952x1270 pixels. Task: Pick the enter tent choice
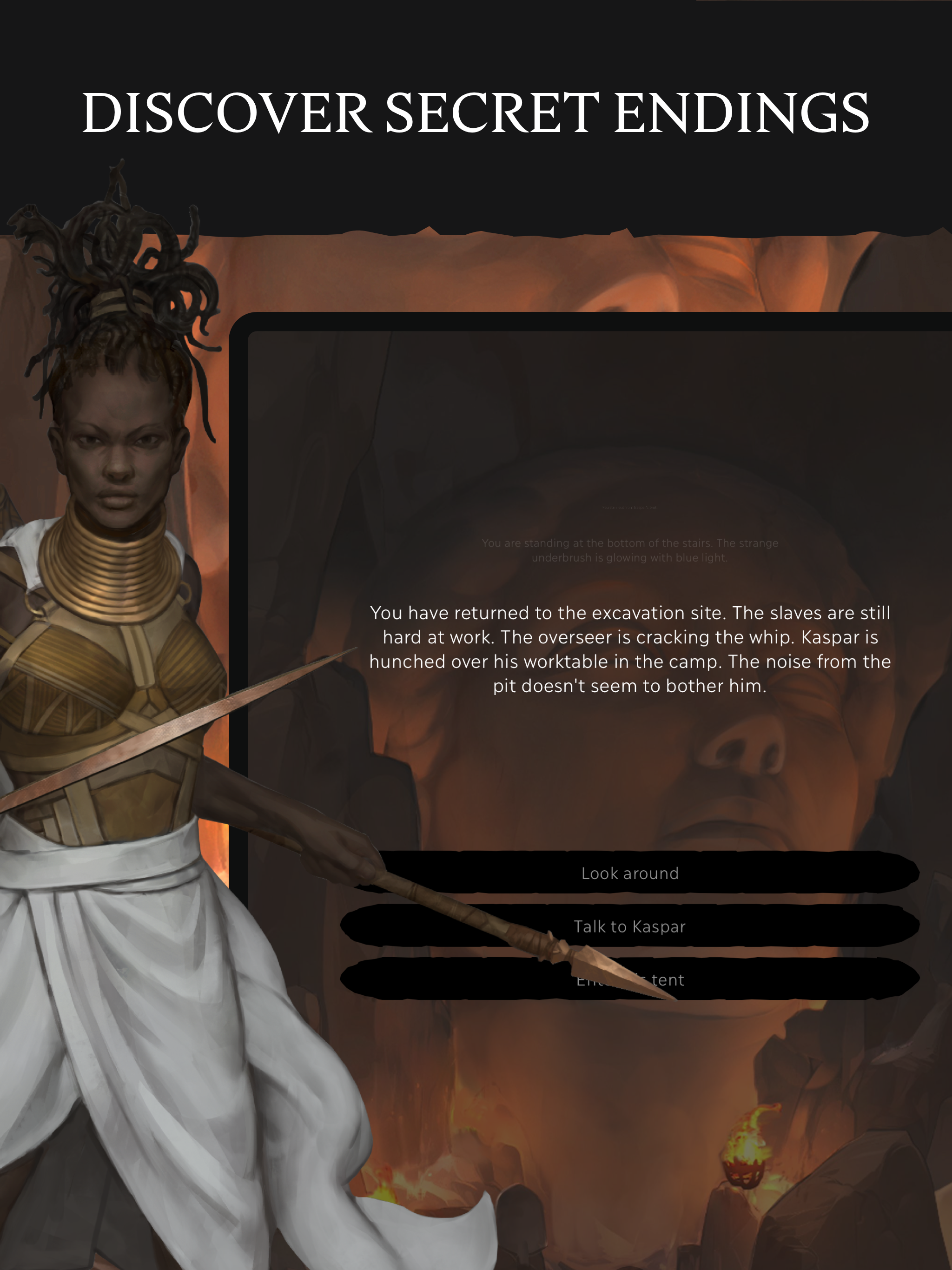(x=747, y=979)
